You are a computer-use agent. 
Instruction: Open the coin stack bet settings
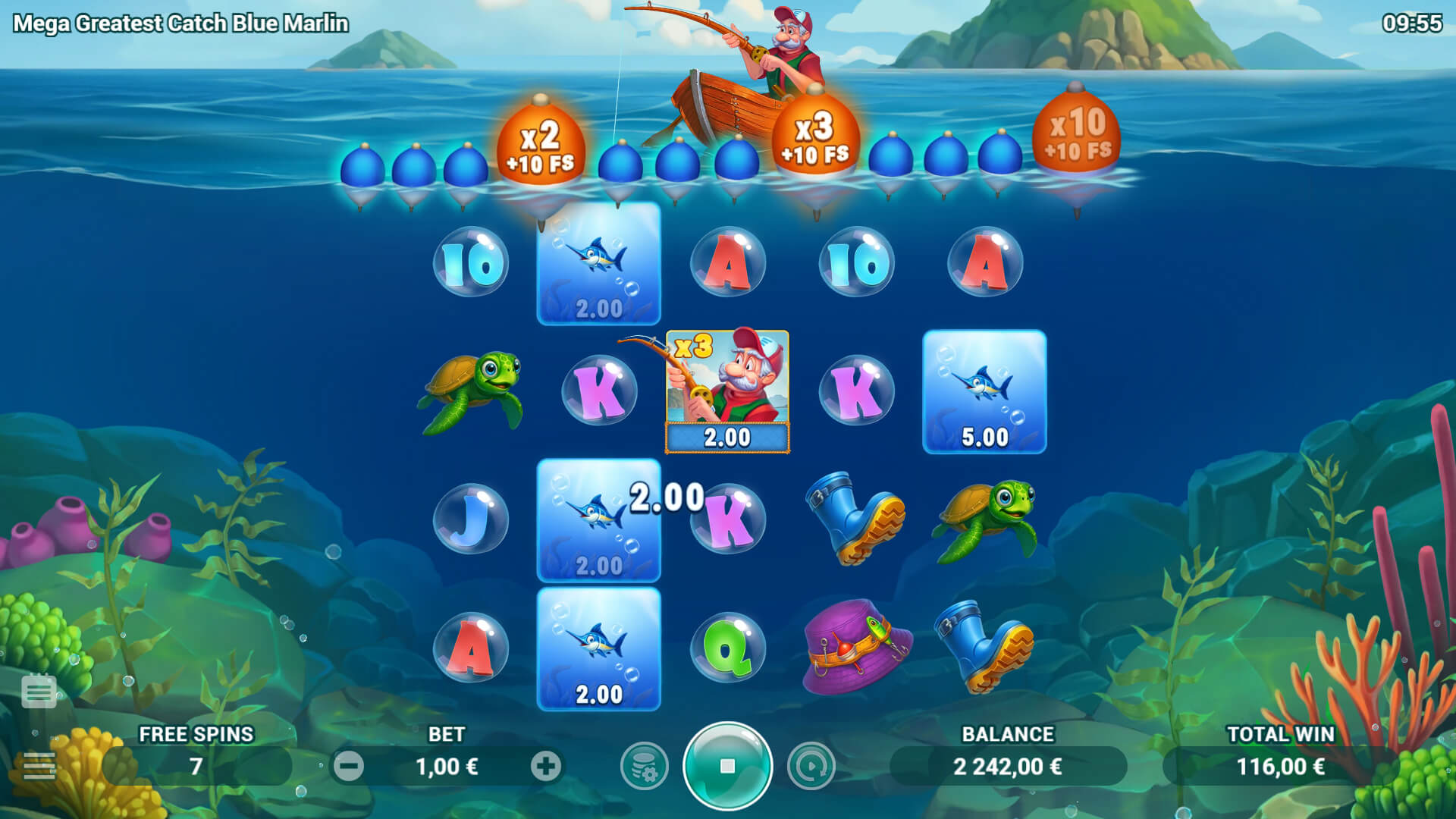[644, 766]
